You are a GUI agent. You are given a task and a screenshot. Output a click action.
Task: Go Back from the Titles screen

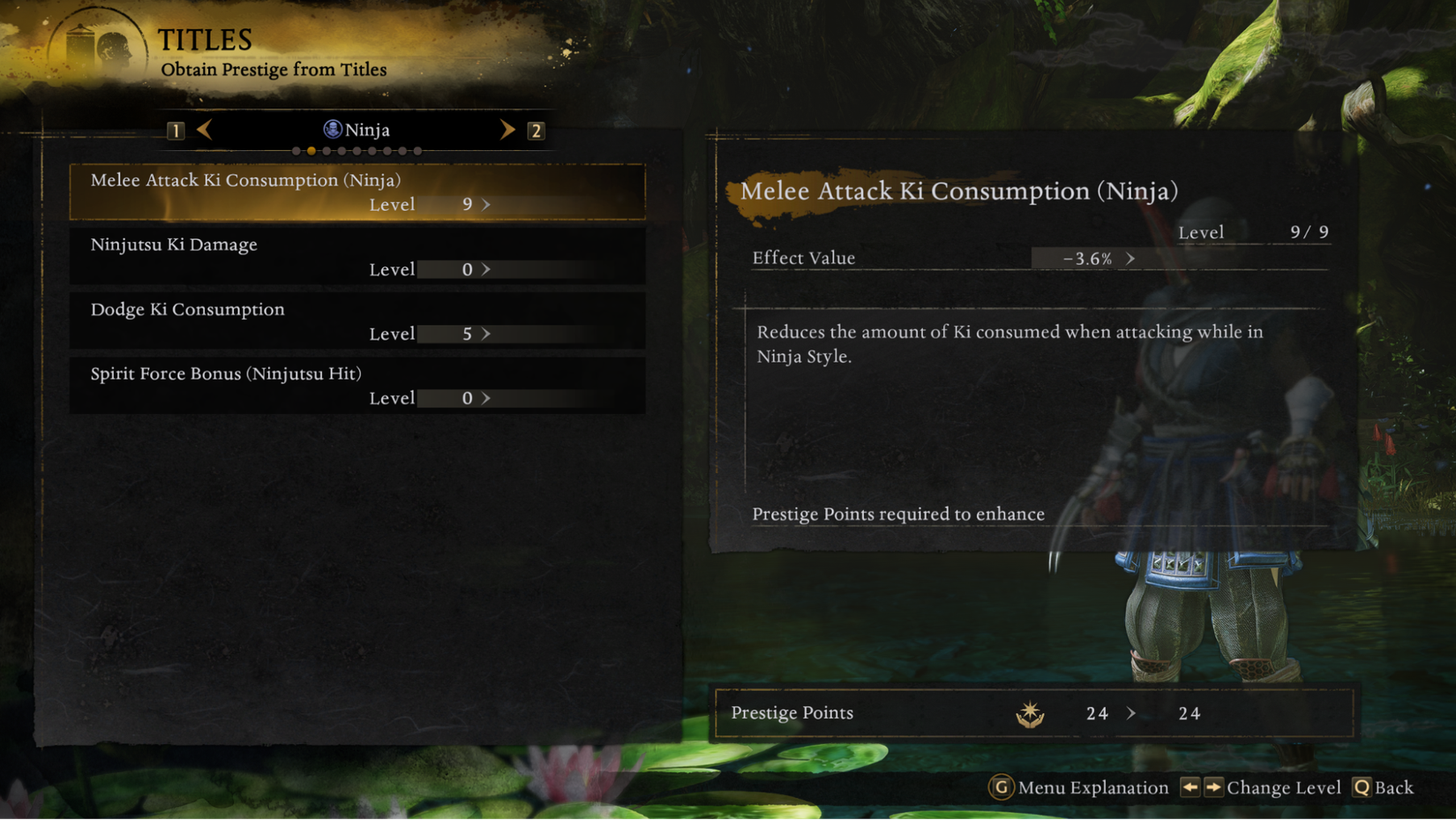coord(1384,787)
